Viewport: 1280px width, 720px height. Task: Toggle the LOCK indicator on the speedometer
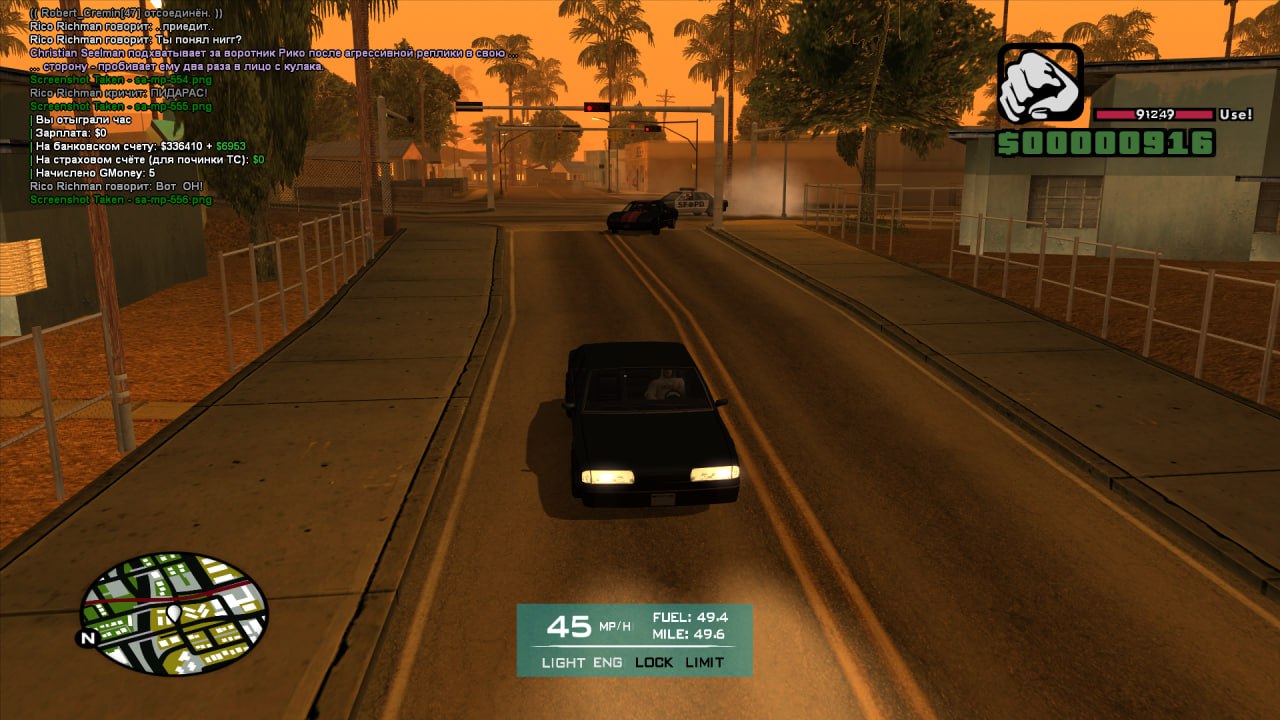pos(654,663)
